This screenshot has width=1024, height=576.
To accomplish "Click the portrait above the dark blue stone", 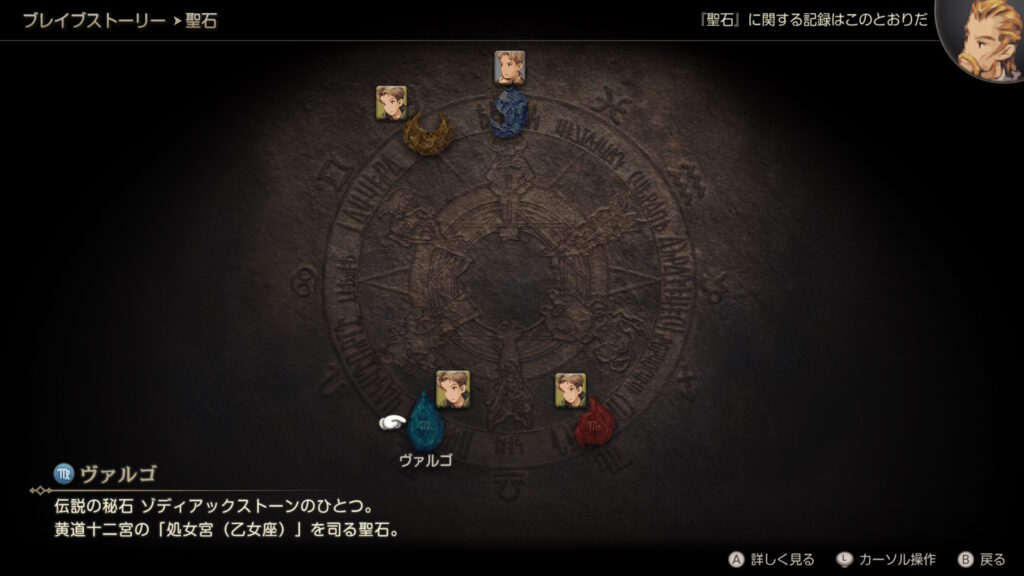I will [x=509, y=67].
